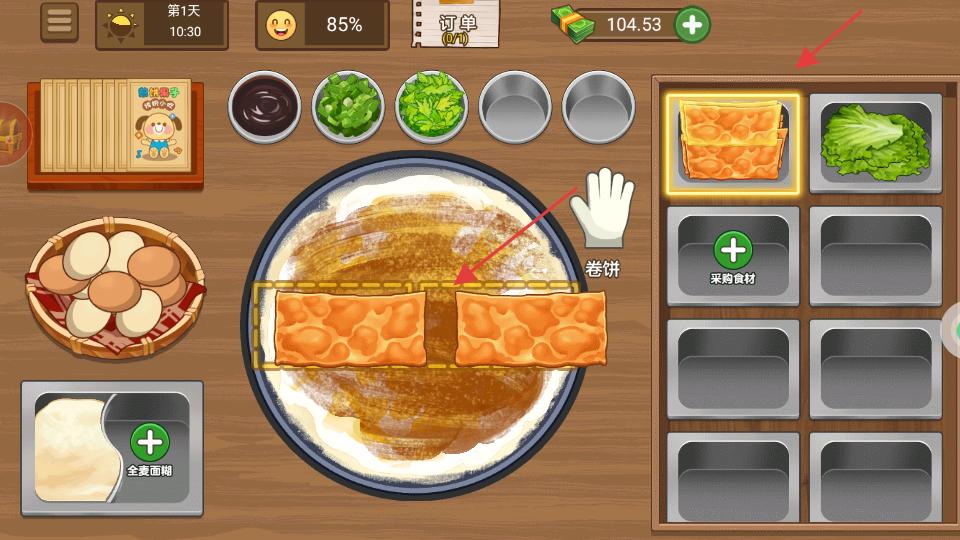
Task: Open 采购食材 to purchase ingredients
Action: 733,256
